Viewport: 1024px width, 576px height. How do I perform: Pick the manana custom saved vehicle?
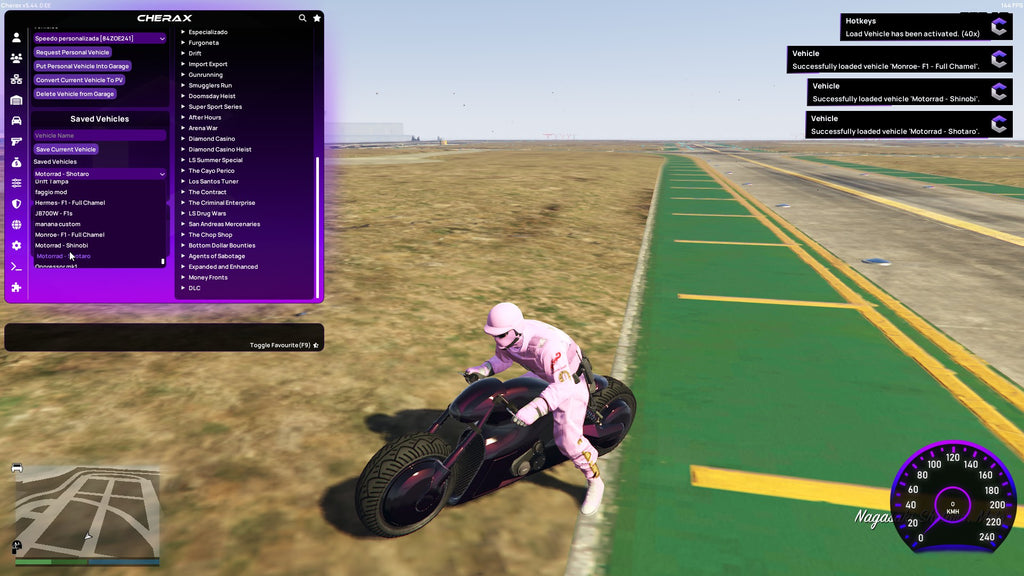click(58, 224)
